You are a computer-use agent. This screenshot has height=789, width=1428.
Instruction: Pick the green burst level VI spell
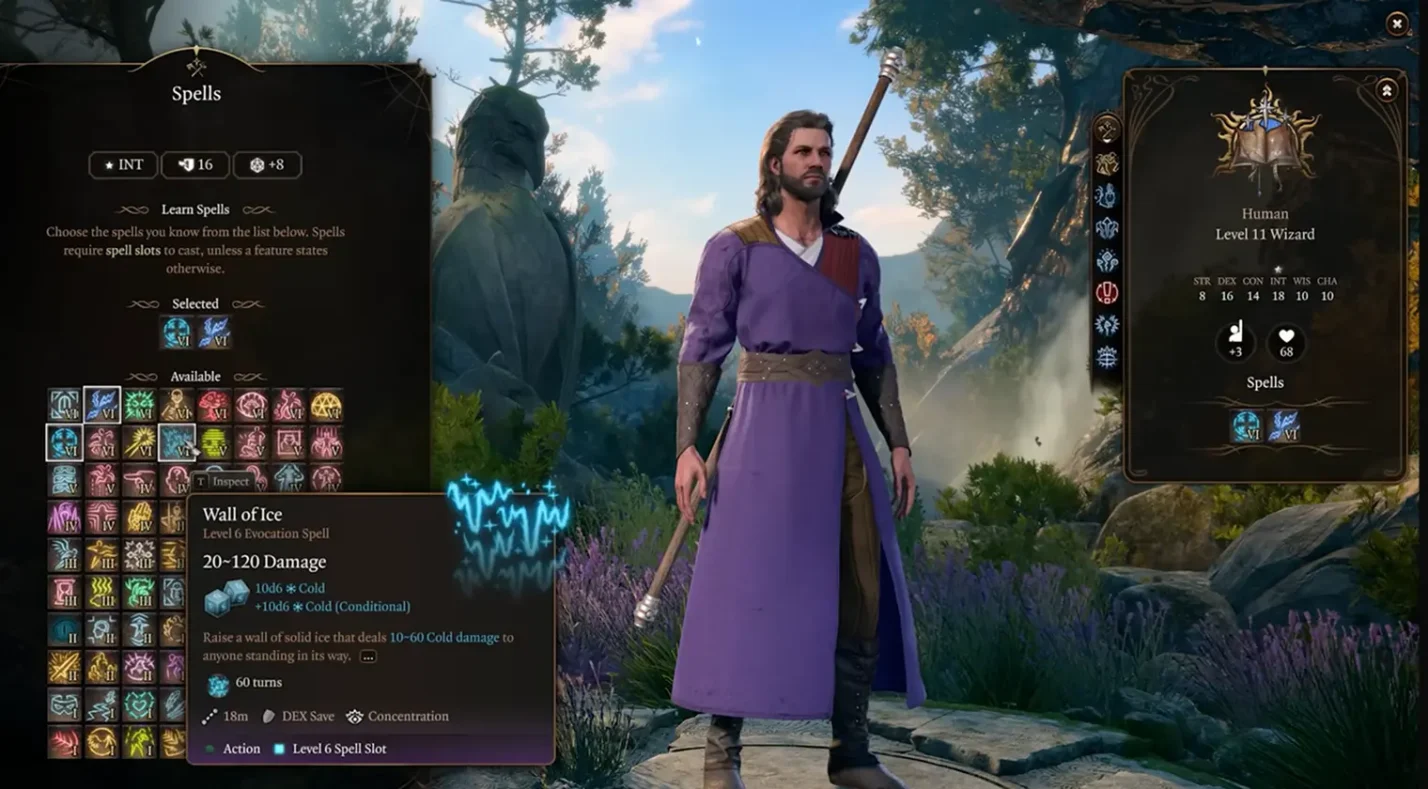tap(139, 405)
